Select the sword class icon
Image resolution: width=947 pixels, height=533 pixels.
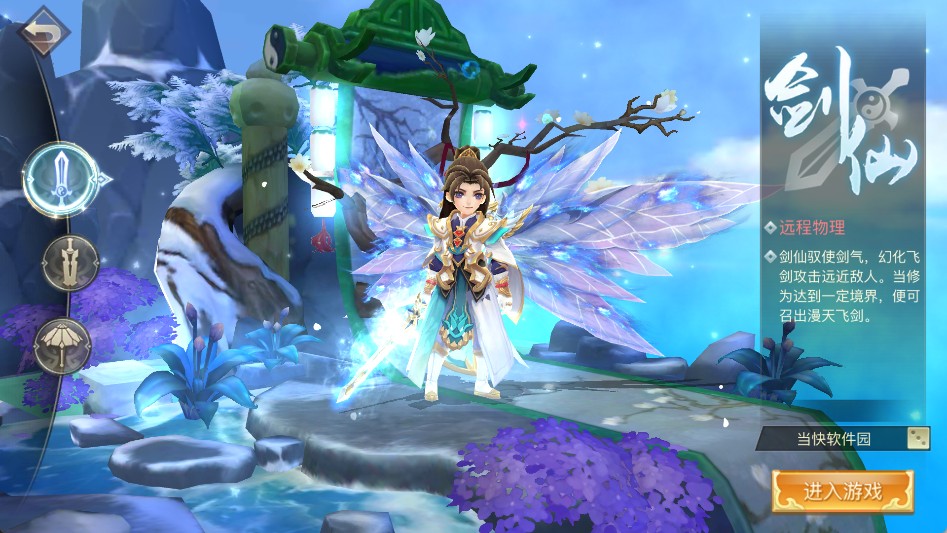point(60,179)
